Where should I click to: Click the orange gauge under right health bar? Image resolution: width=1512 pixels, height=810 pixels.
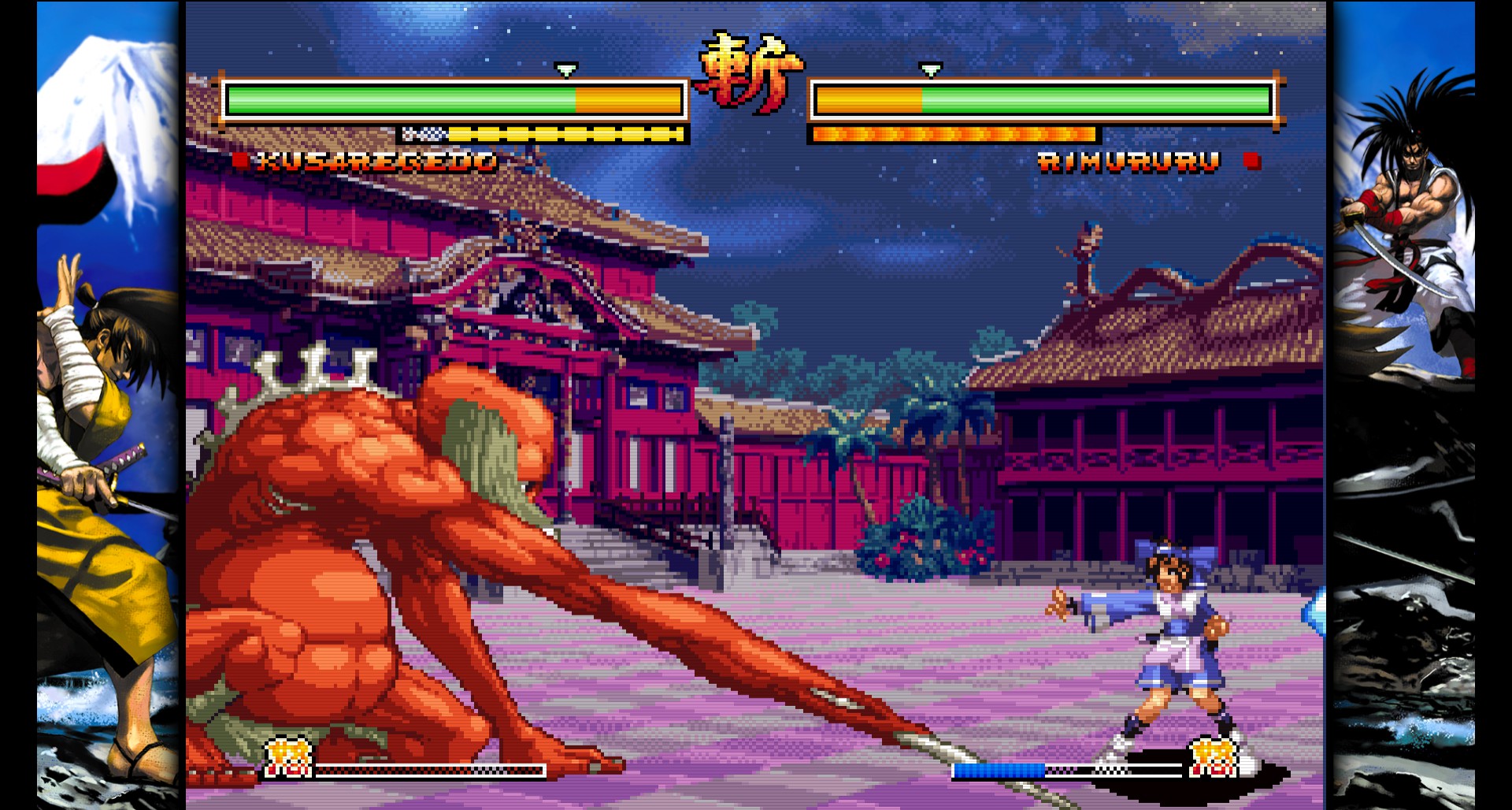(953, 134)
